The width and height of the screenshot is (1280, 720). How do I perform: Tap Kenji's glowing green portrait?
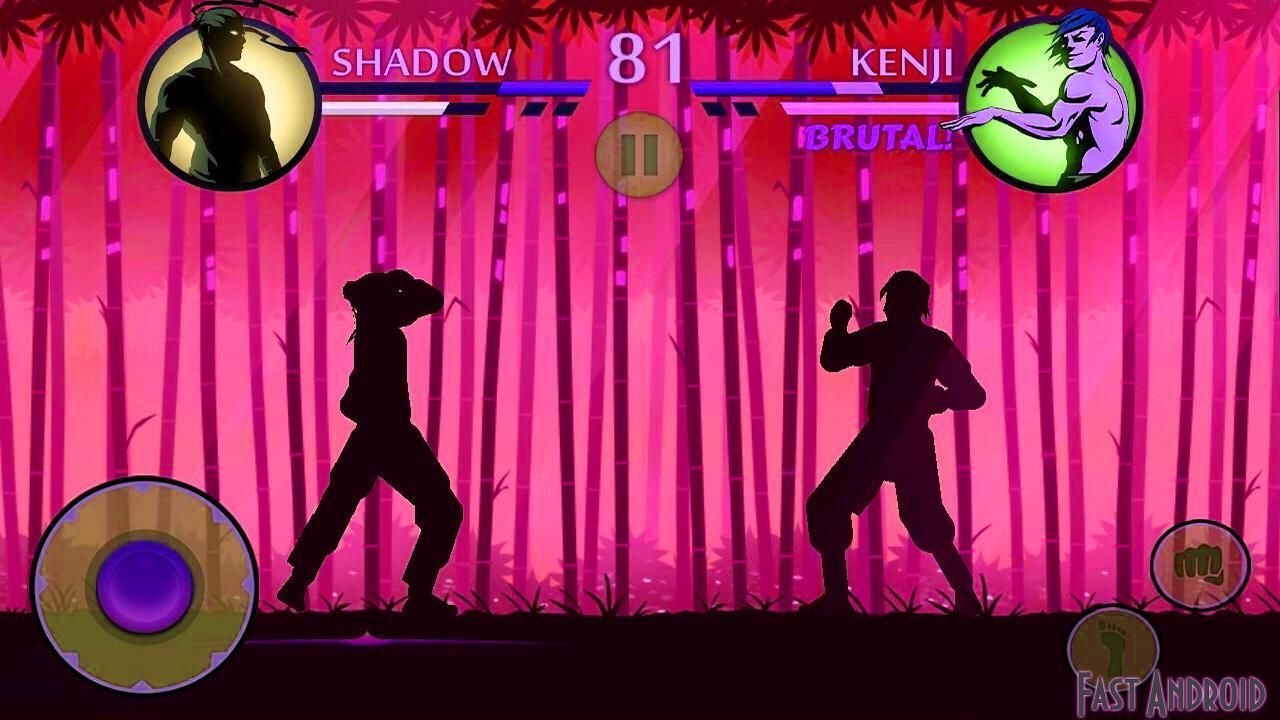(x=1051, y=97)
